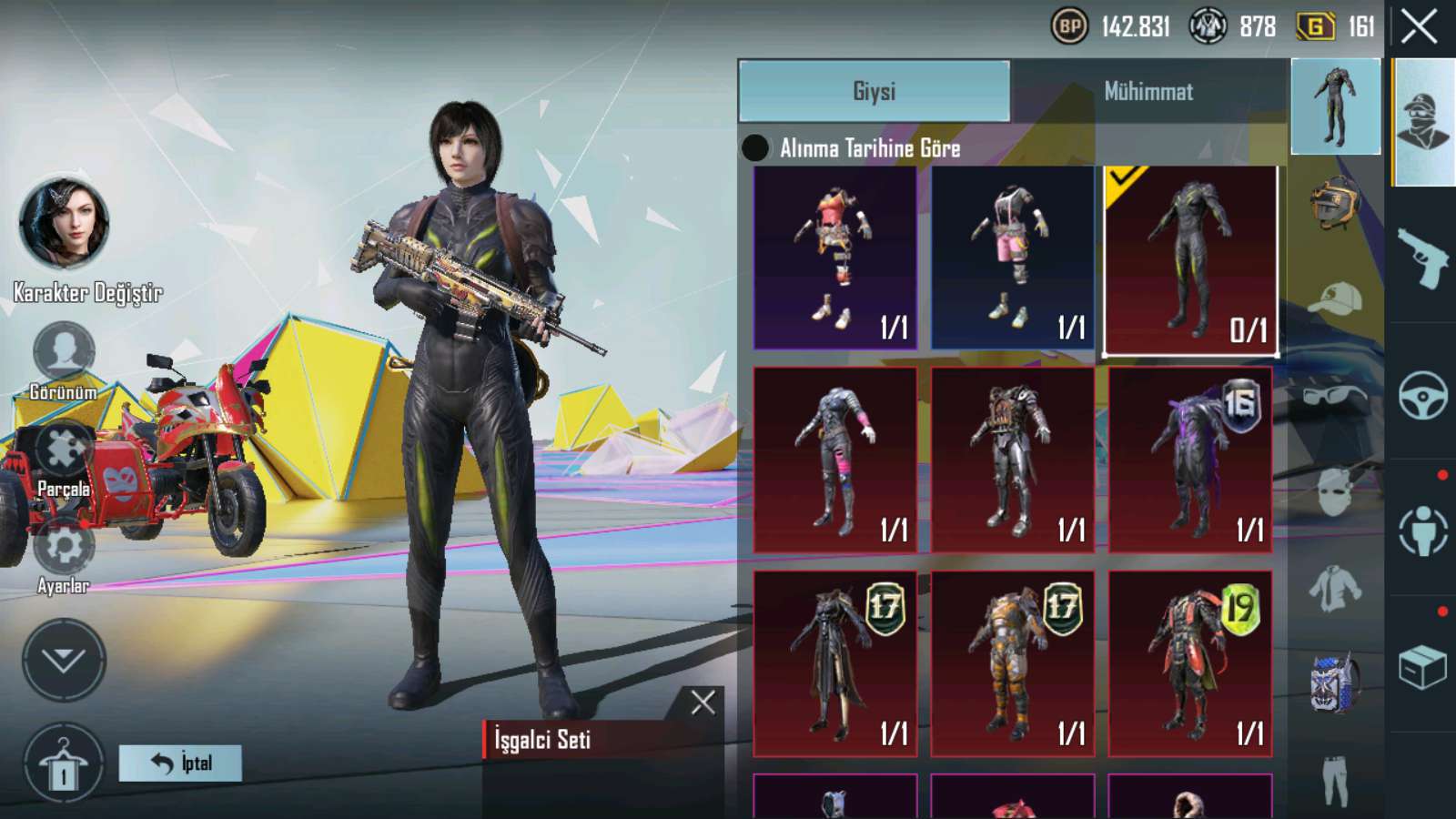Select the equipped black İşgalci suit tile
The height and width of the screenshot is (819, 1456).
(x=1190, y=259)
